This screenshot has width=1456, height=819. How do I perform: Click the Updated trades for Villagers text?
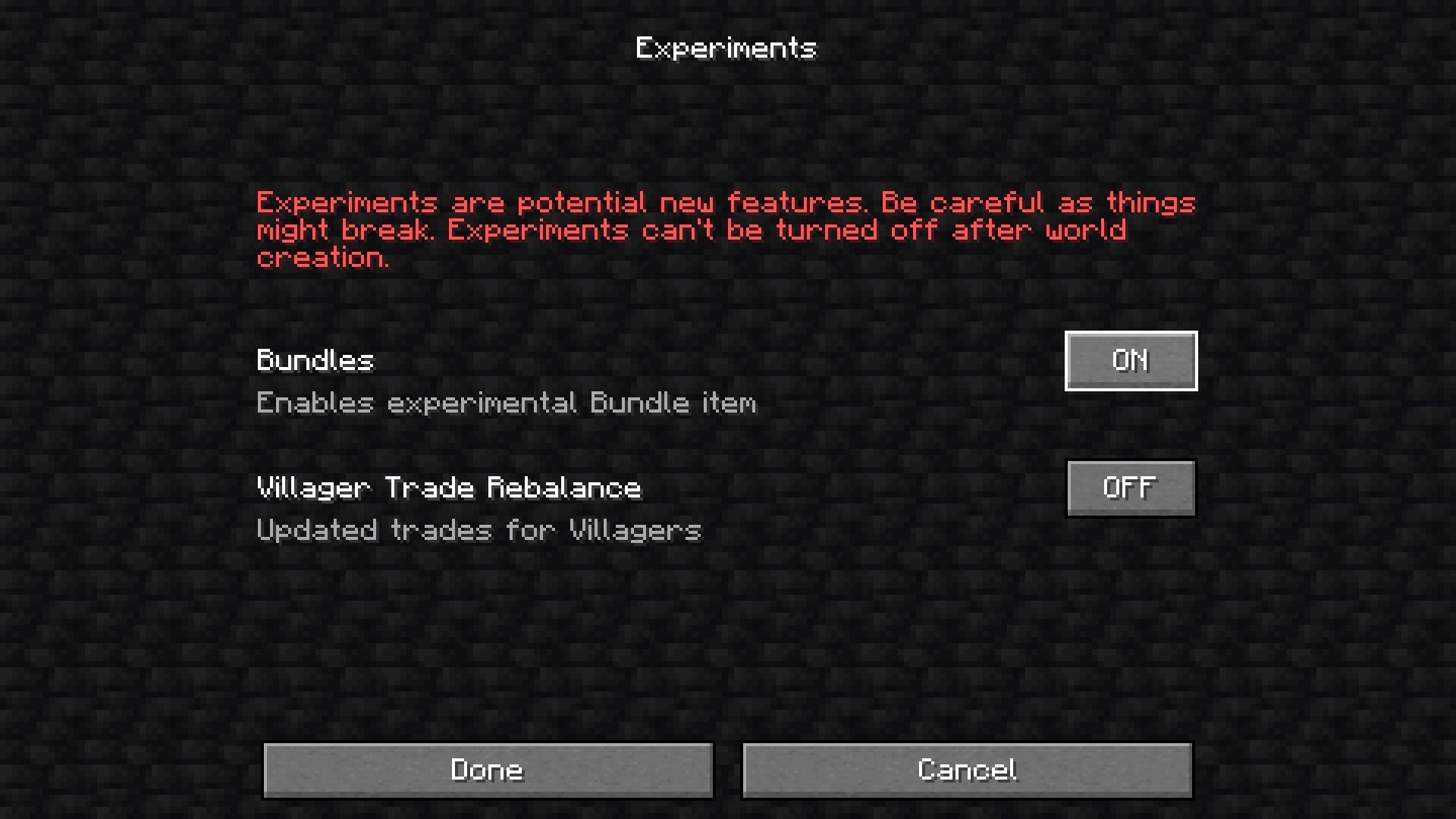pyautogui.click(x=478, y=530)
